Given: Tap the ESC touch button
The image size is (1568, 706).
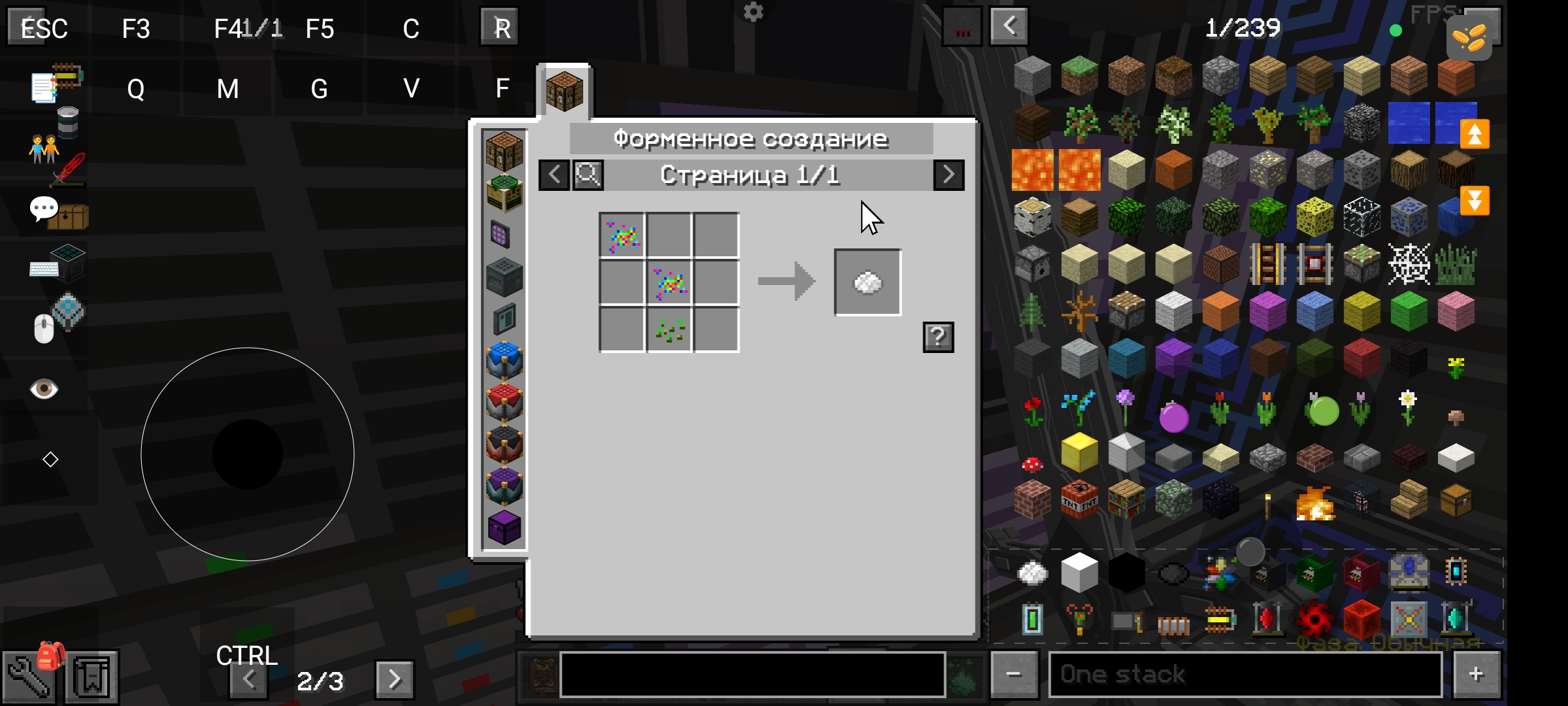Looking at the screenshot, I should pos(43,28).
